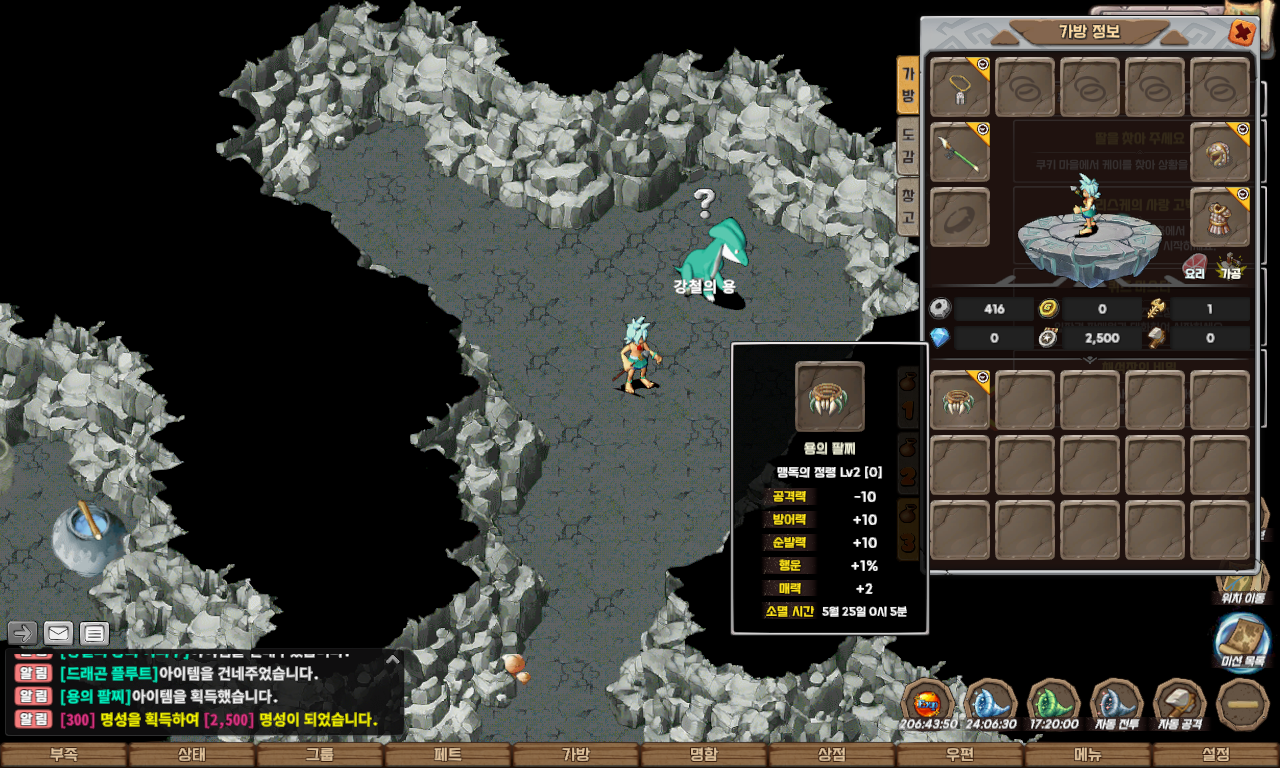The width and height of the screenshot is (1280, 768).
Task: Toggle 자동 공격 auto attack
Action: [1180, 704]
